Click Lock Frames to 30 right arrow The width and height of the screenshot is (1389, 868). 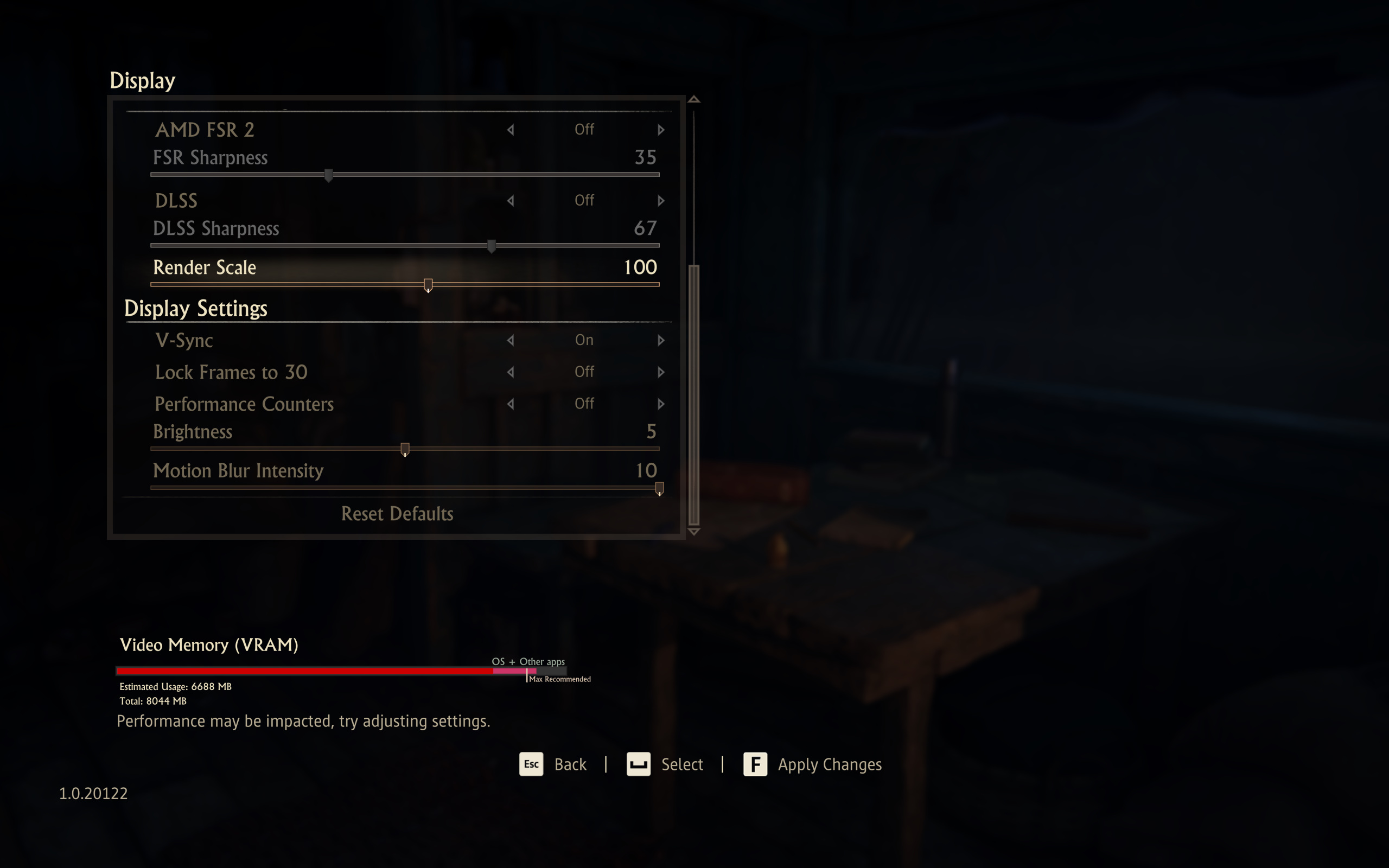pyautogui.click(x=661, y=372)
